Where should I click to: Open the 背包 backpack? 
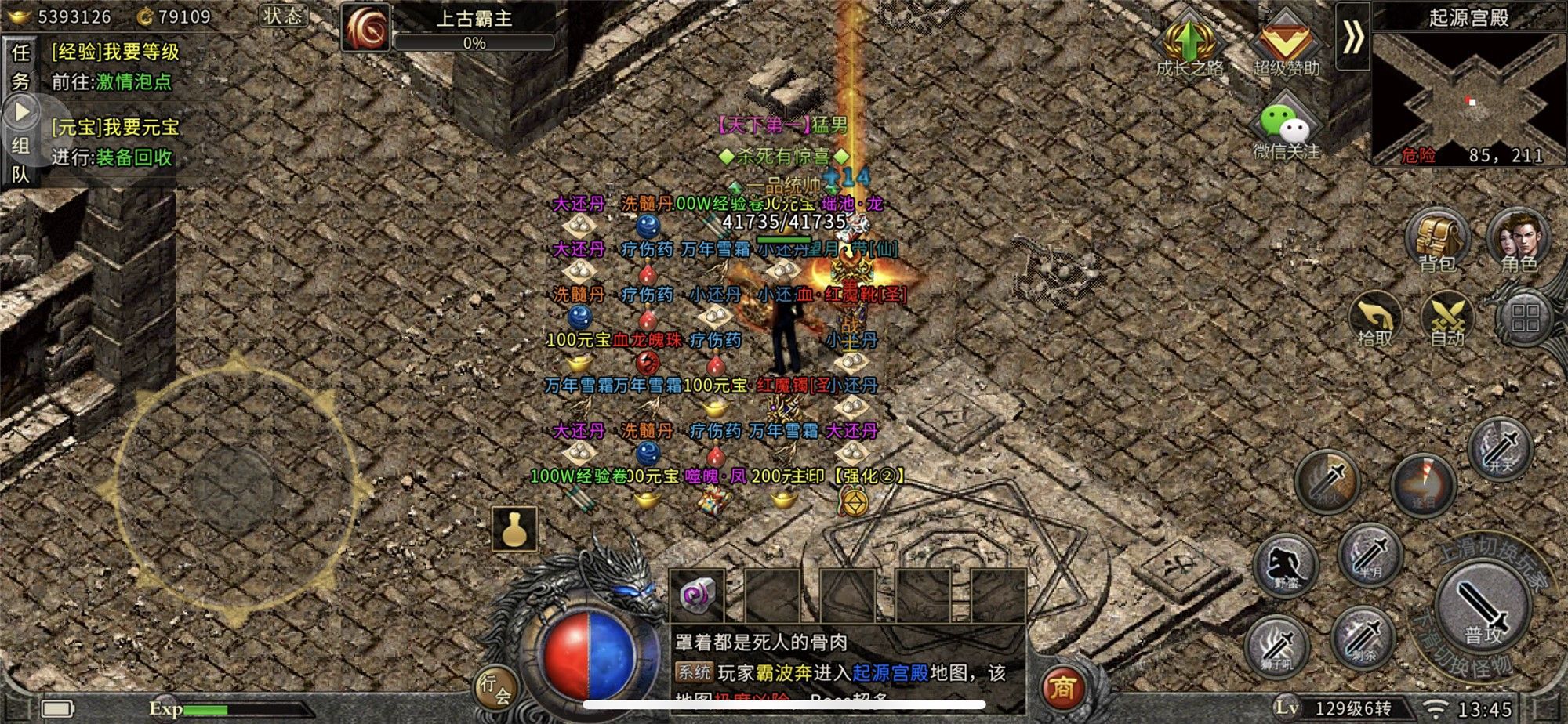(1436, 239)
